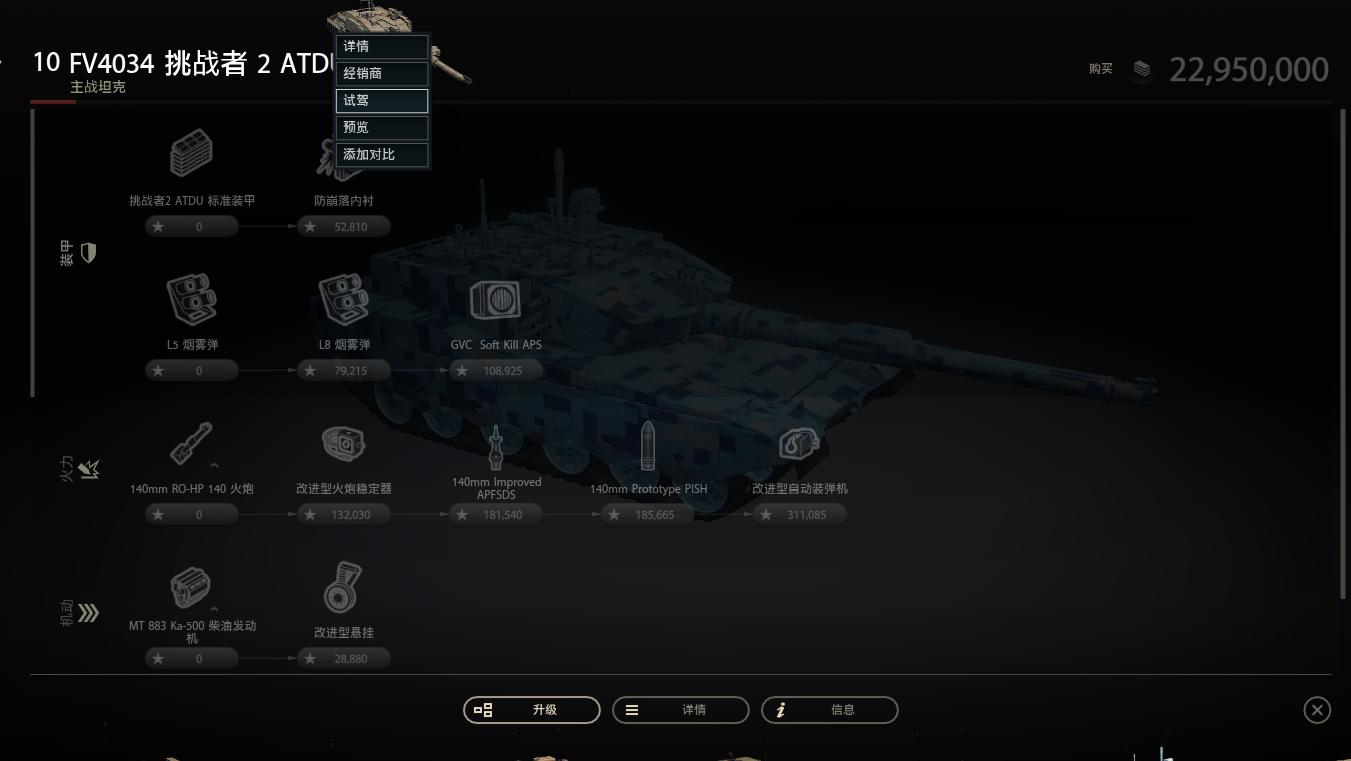Select the L5 烟雾弹 smoke module
This screenshot has width=1351, height=761.
[191, 297]
